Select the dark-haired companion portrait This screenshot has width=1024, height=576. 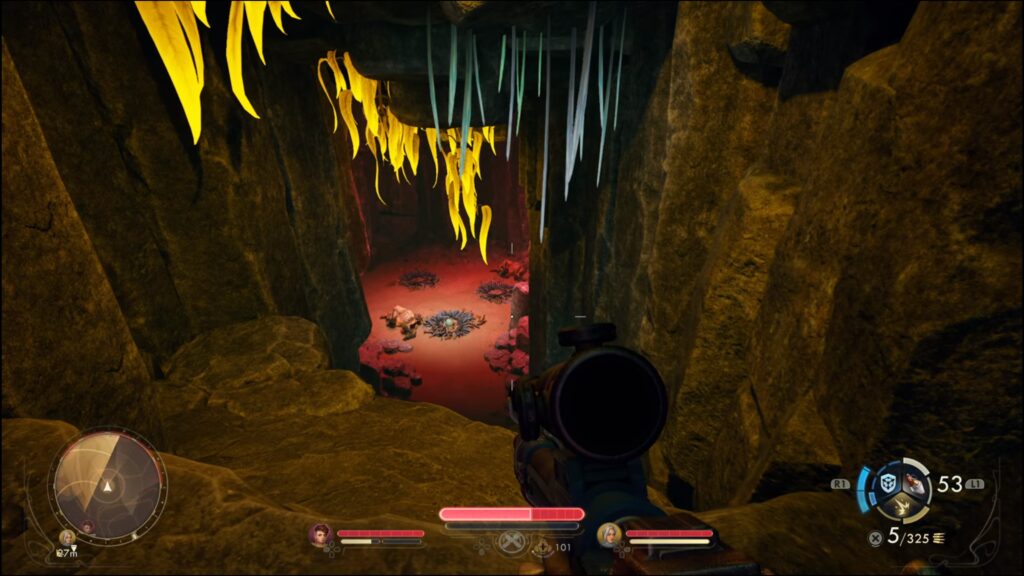[320, 535]
